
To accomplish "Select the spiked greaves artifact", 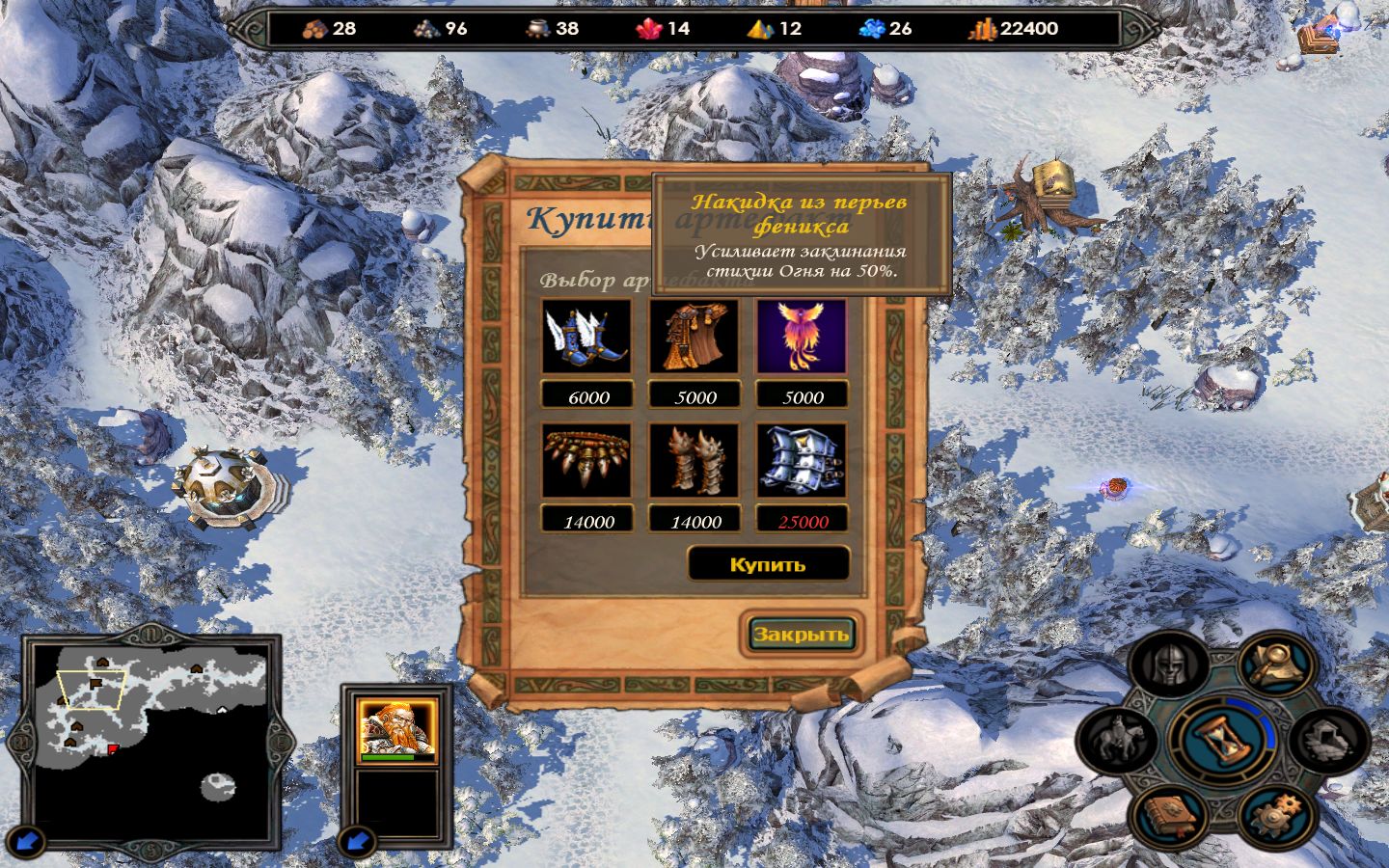I will [694, 461].
